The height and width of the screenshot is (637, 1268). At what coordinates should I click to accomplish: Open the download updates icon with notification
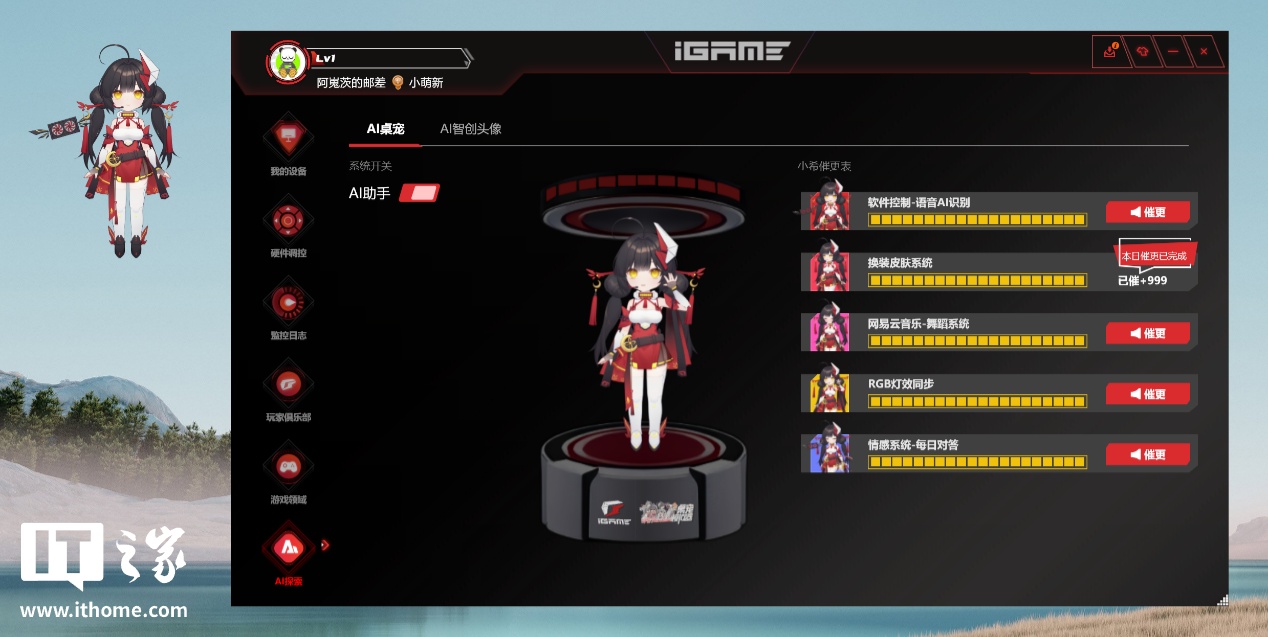click(1109, 51)
